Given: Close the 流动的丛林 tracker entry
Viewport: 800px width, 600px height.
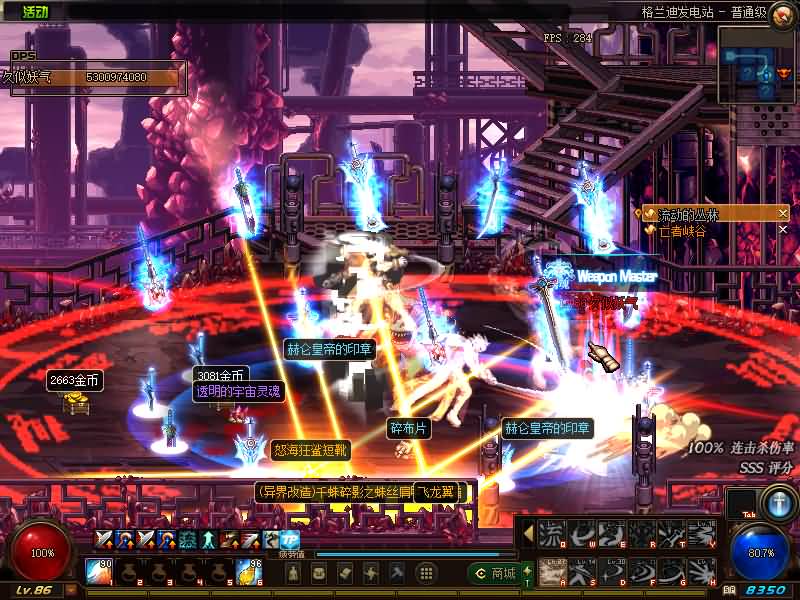Looking at the screenshot, I should (x=783, y=214).
